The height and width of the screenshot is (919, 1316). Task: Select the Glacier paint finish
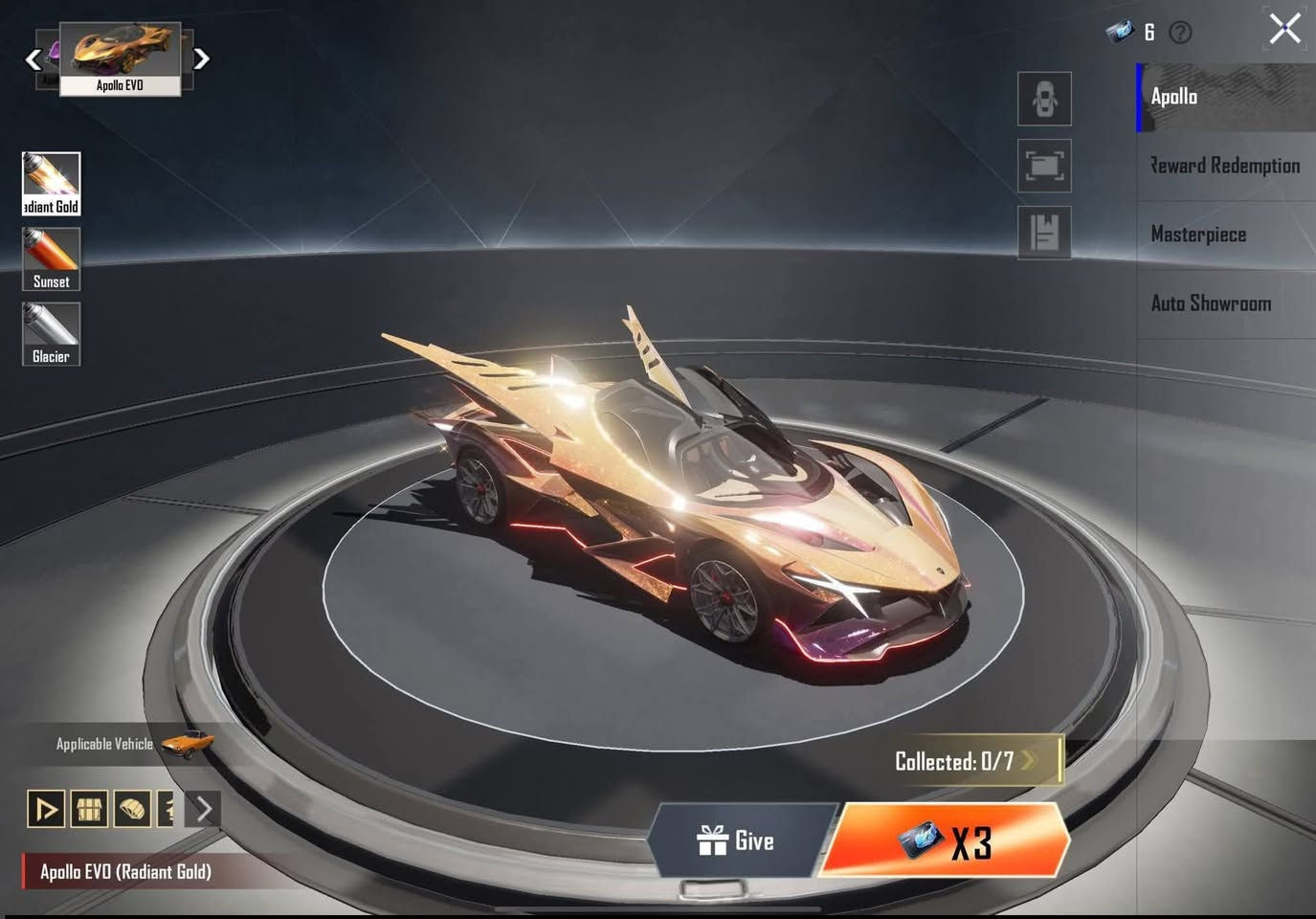coord(51,332)
